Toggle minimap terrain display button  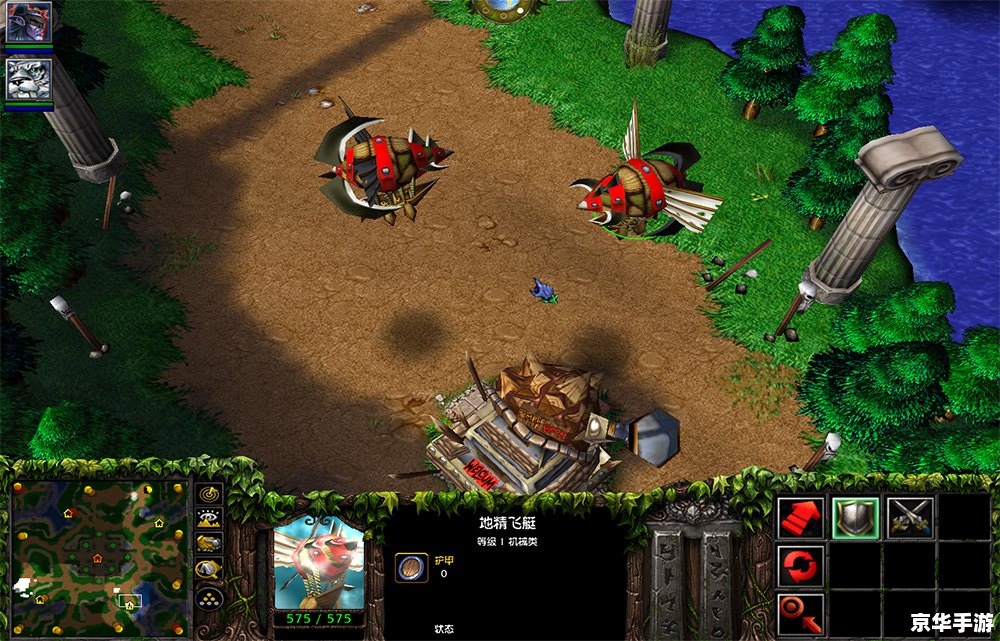pyautogui.click(x=209, y=519)
